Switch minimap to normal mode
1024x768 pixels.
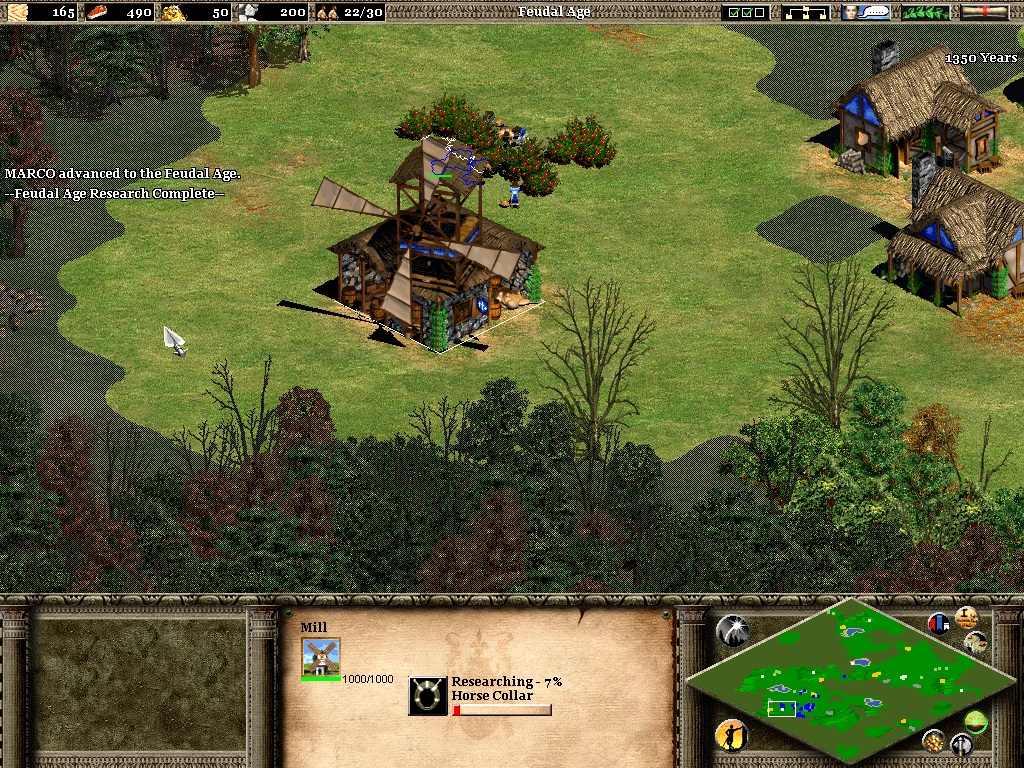[x=975, y=720]
